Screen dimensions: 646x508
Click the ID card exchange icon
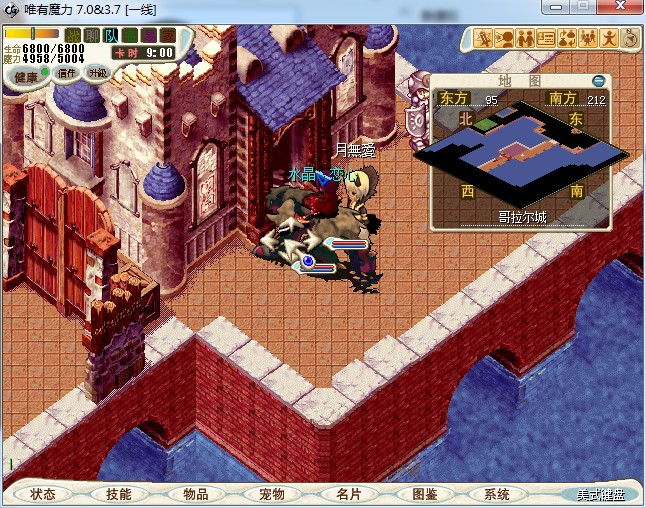(x=546, y=39)
